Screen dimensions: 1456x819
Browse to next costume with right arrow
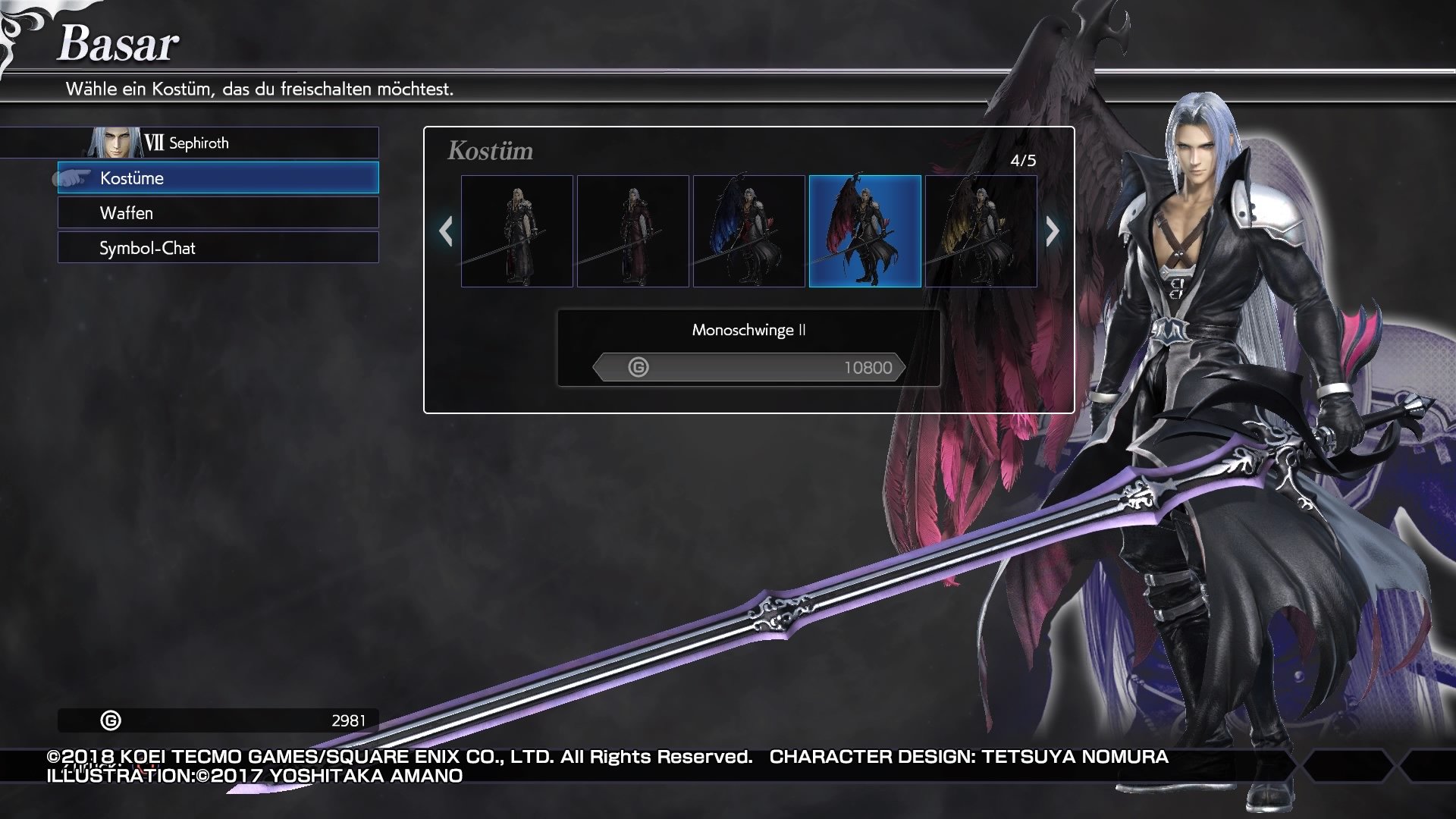[1053, 230]
